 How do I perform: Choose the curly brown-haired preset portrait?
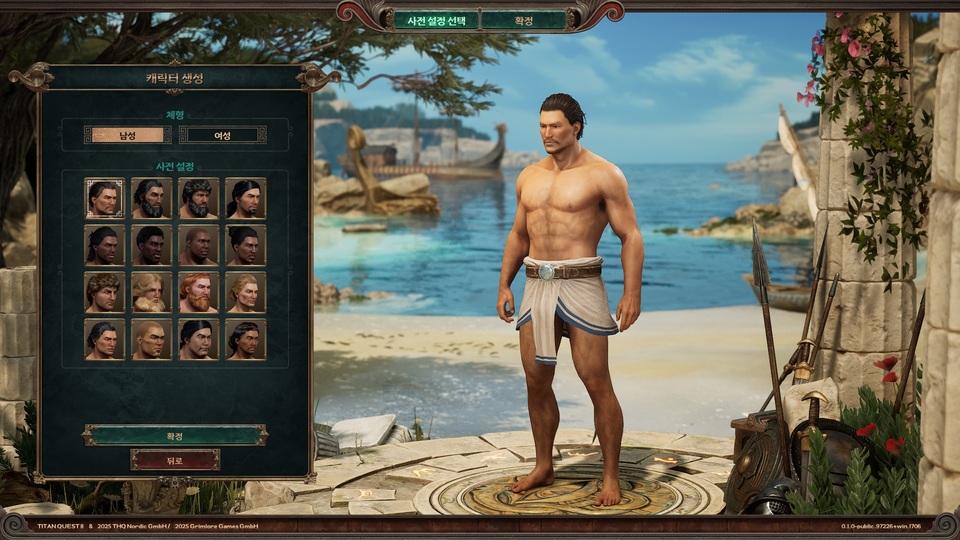pos(104,292)
